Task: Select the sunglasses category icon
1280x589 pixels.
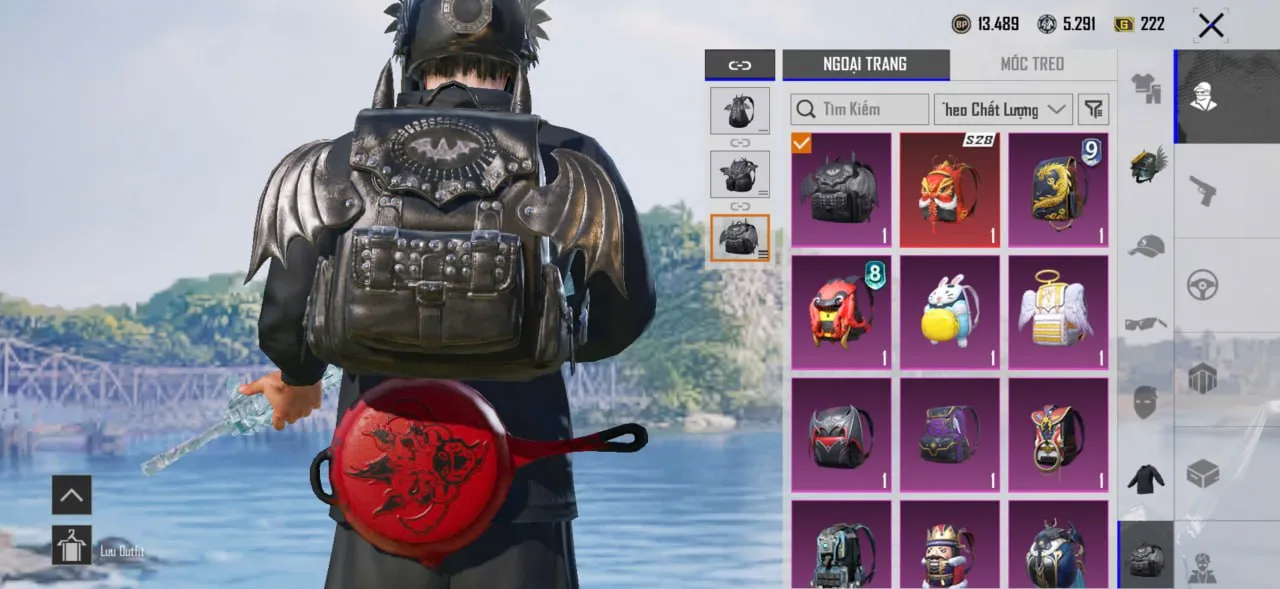Action: 1146,323
